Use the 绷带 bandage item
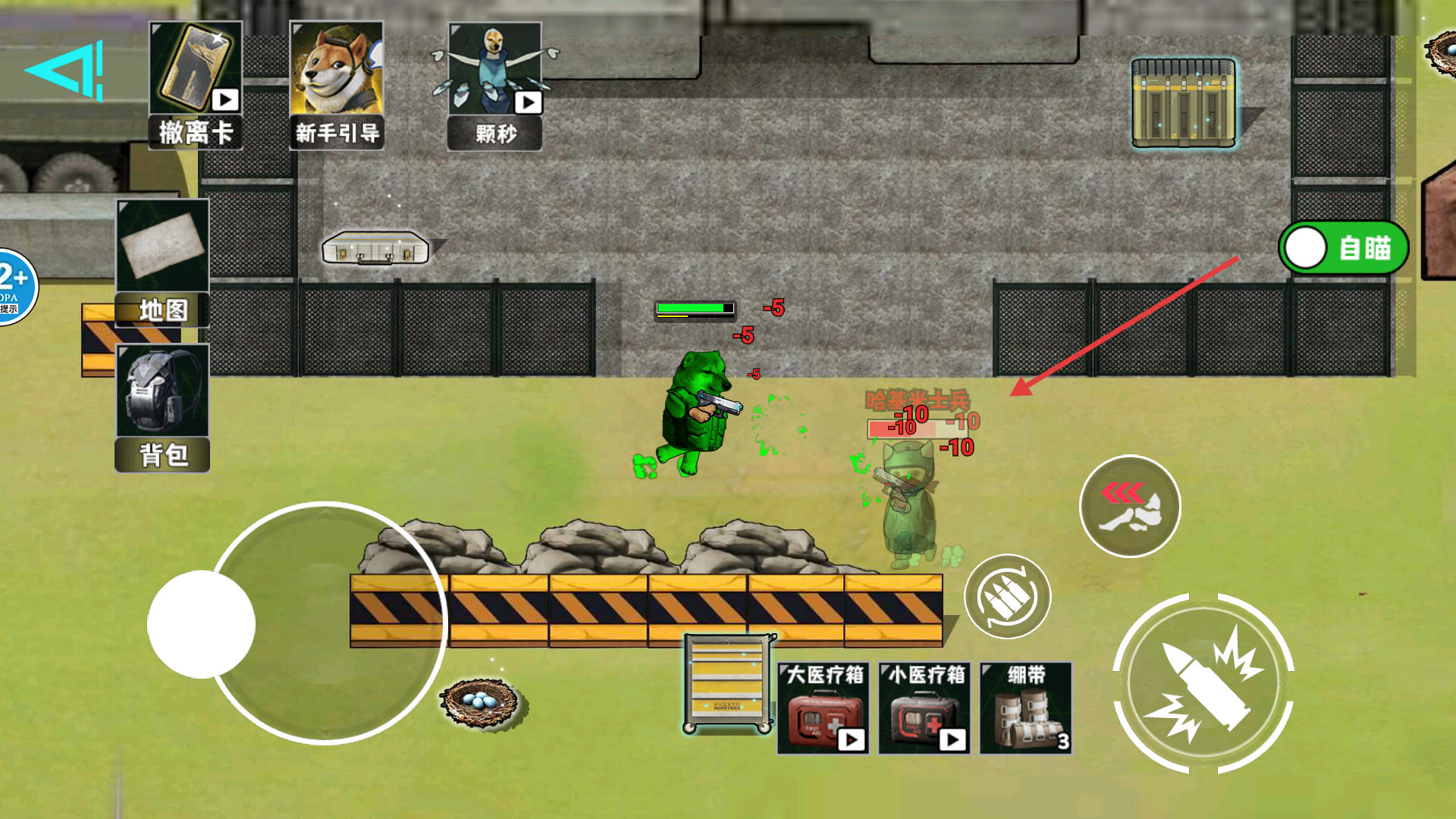 [x=1026, y=709]
